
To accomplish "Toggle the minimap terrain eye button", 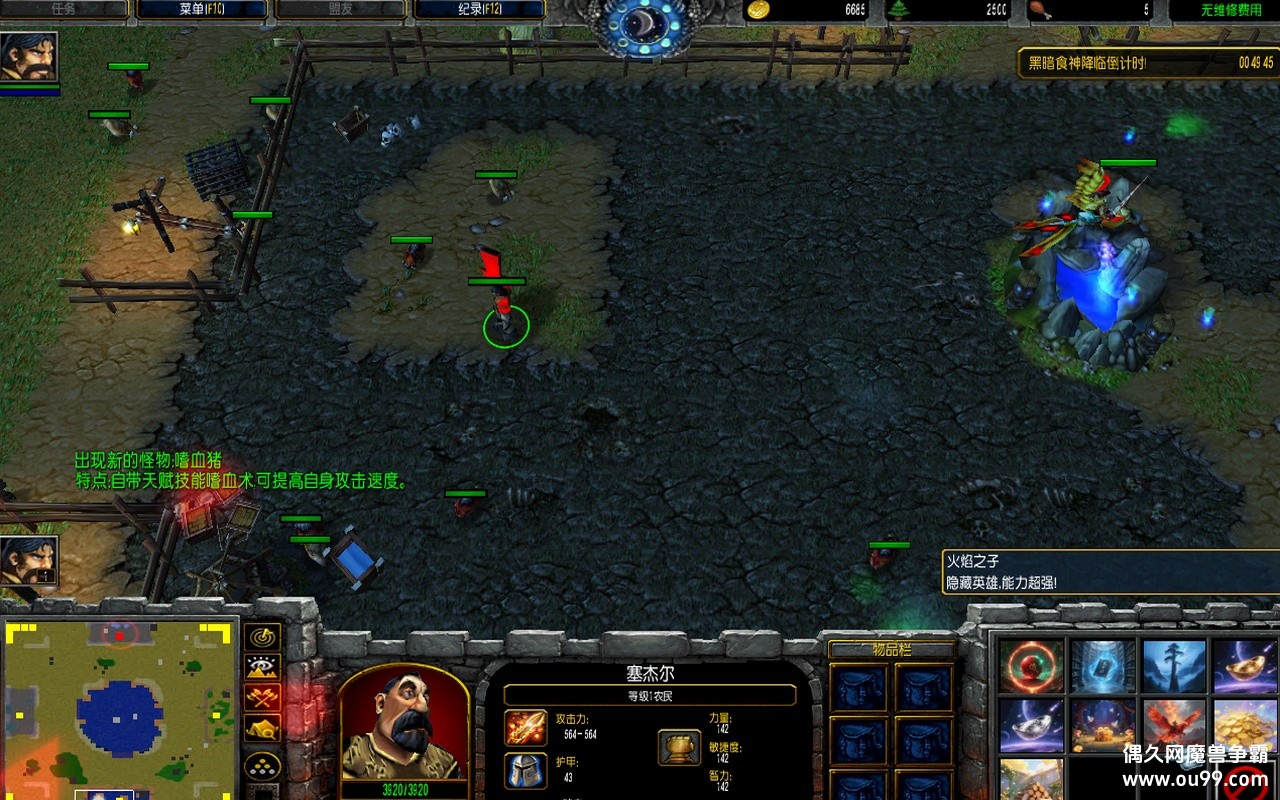I will point(263,667).
